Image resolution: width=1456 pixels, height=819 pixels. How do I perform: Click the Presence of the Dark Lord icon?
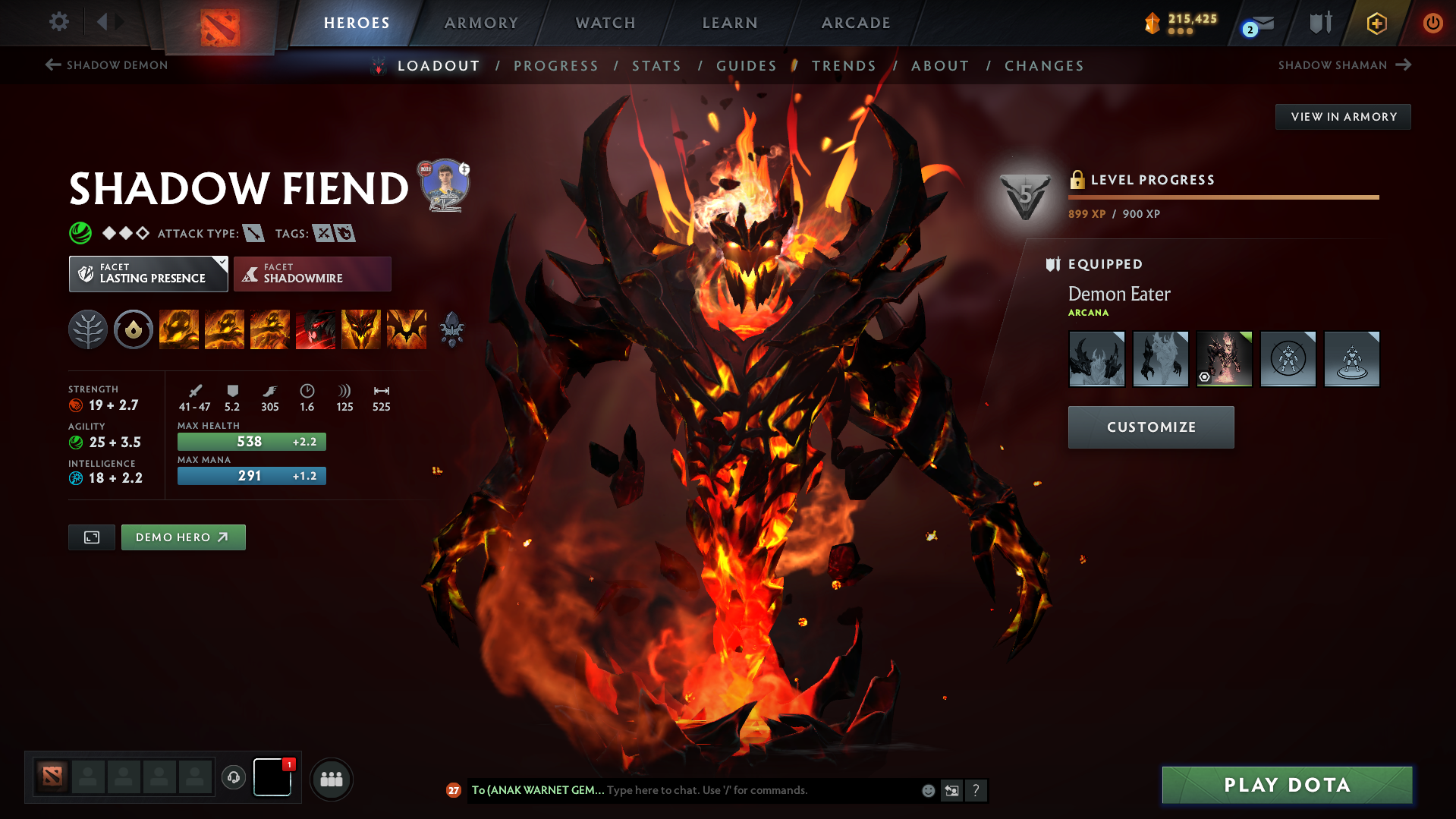361,329
